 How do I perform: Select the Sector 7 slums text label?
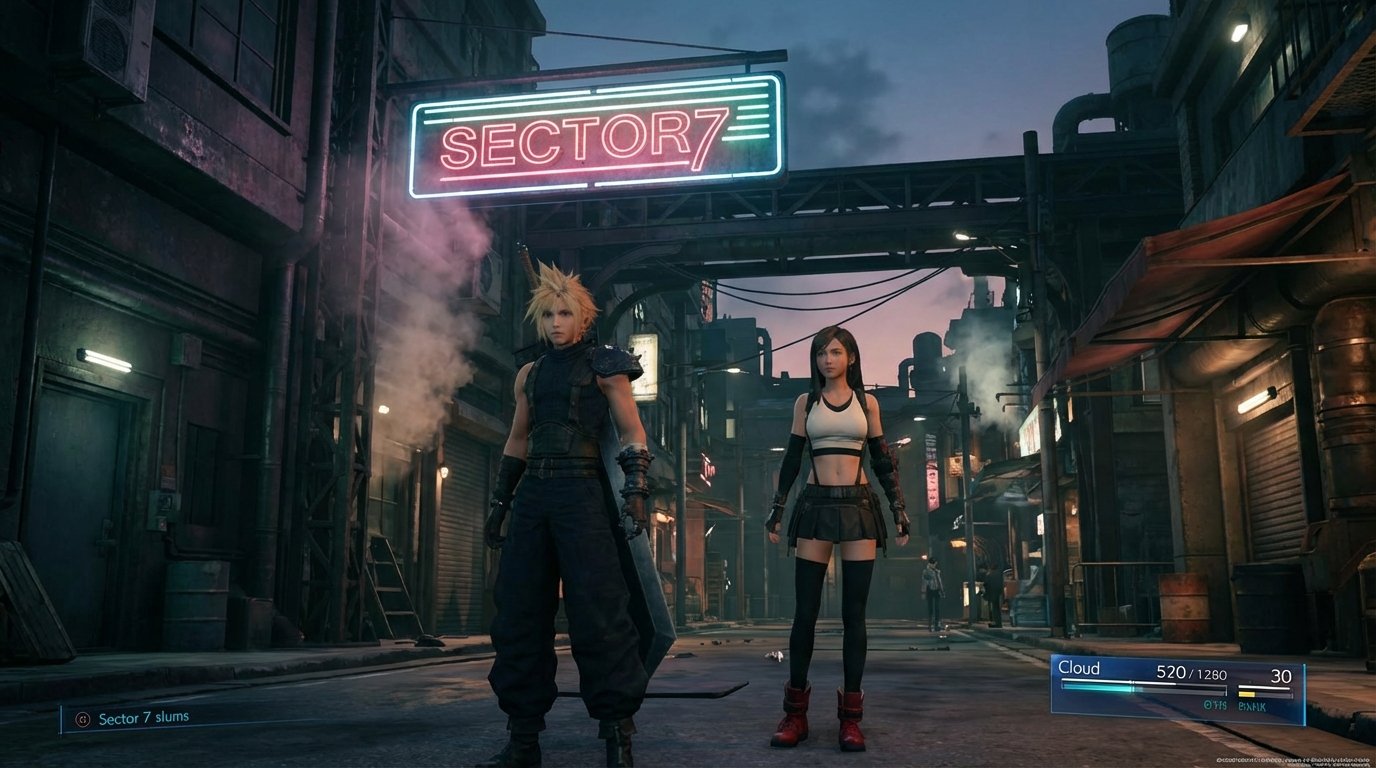click(x=144, y=719)
